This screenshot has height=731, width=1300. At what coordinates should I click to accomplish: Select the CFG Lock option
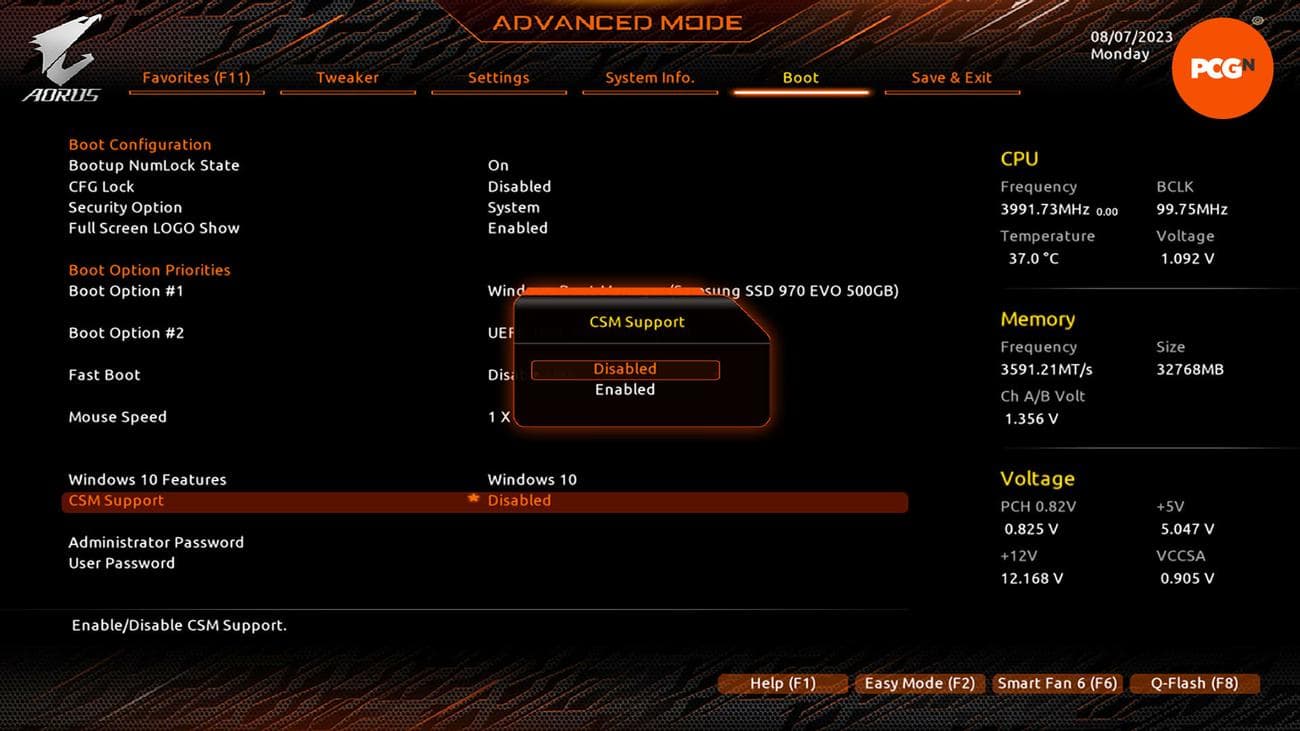pos(101,186)
